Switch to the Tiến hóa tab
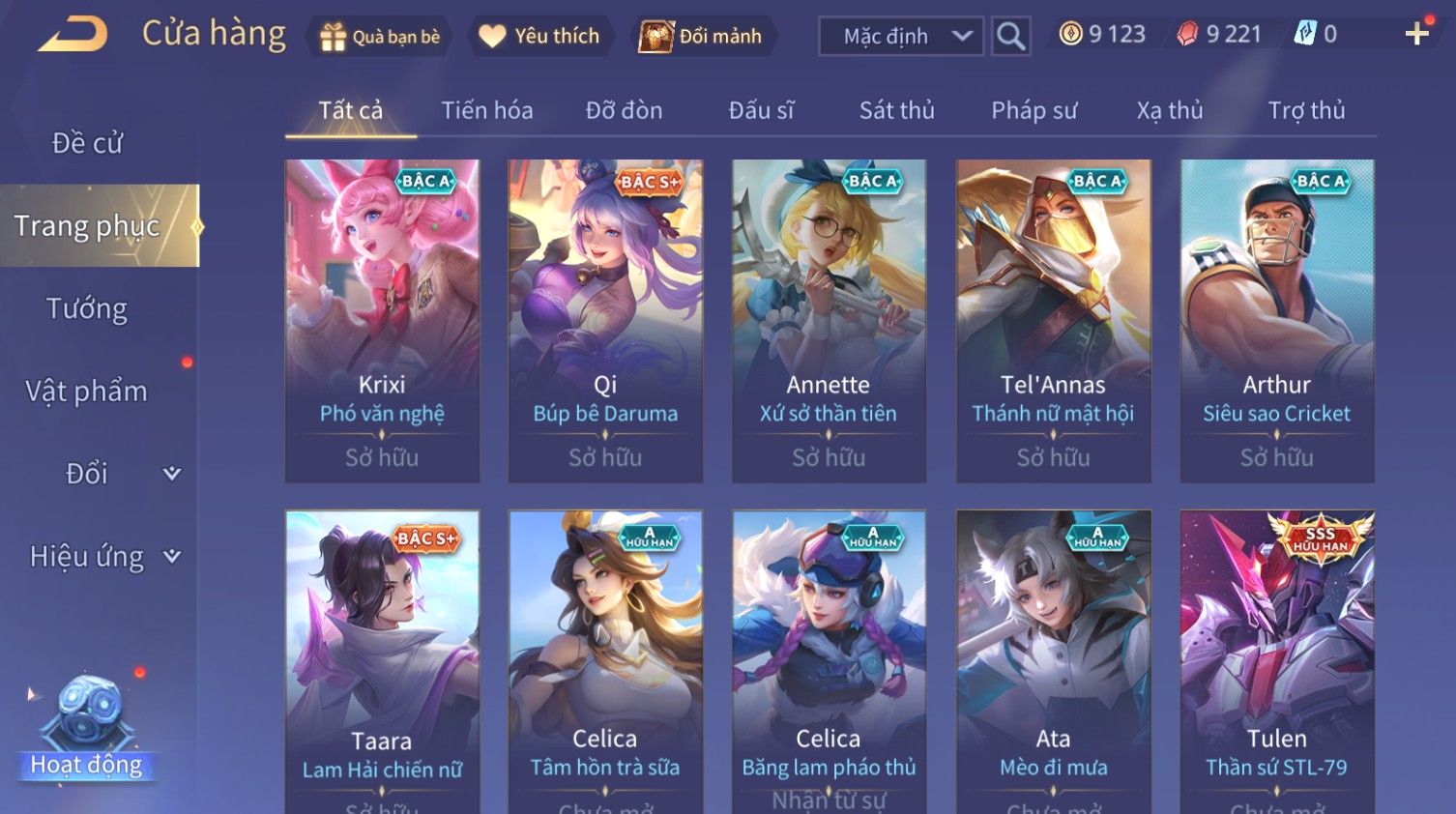The height and width of the screenshot is (814, 1456). 487,110
